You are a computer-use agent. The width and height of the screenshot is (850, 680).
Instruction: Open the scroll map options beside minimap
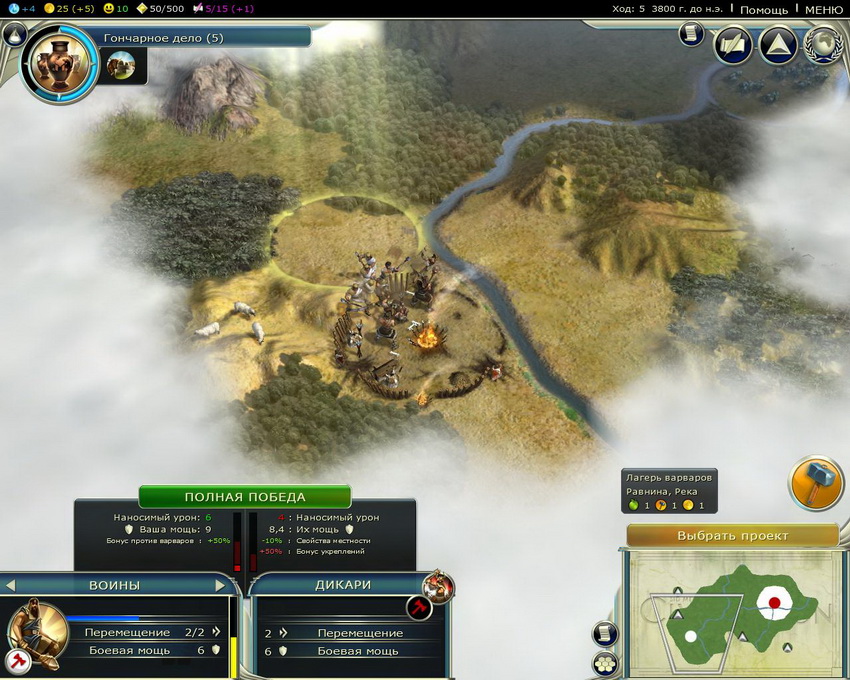605,633
